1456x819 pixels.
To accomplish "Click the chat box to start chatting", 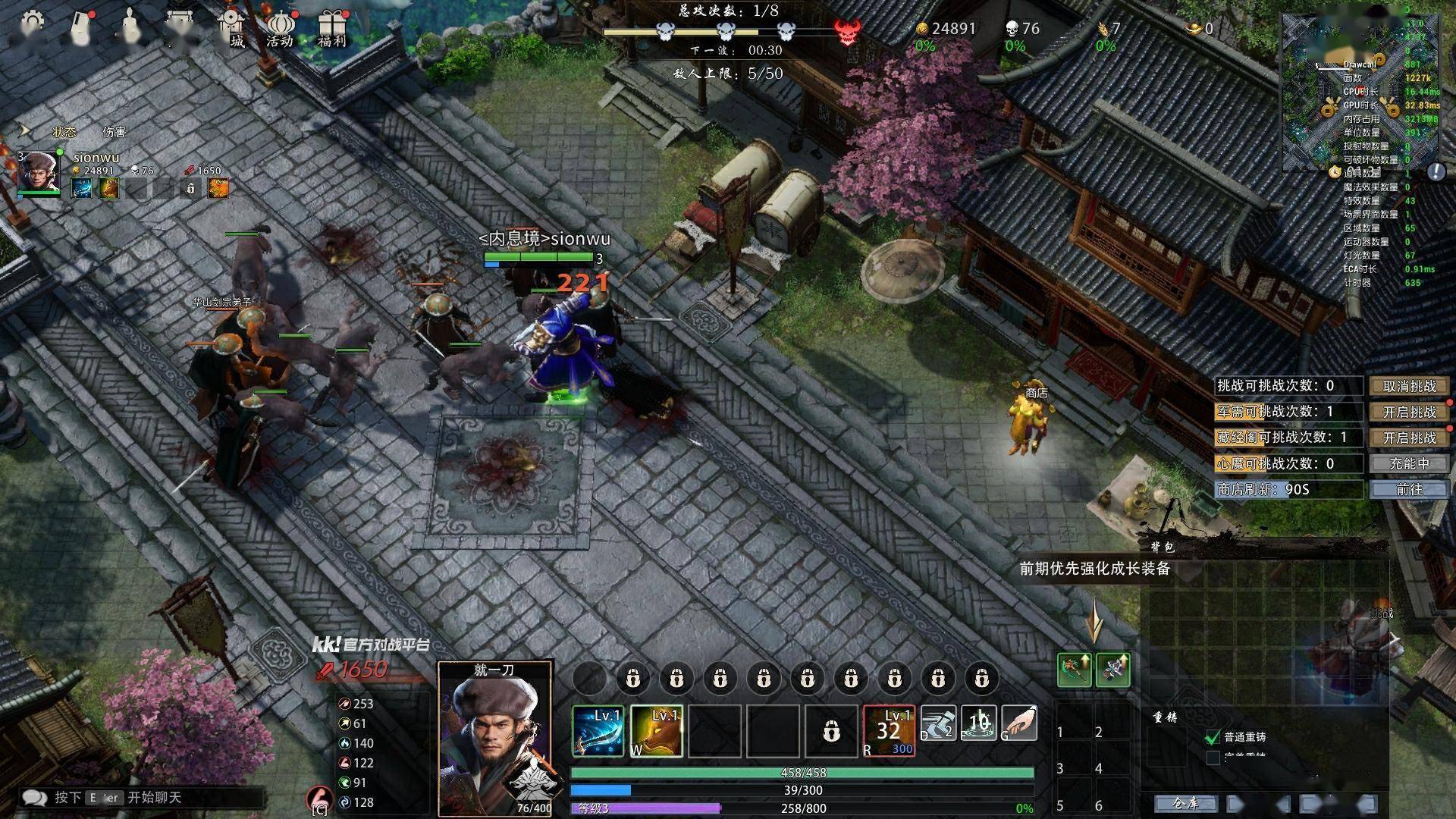I will [x=144, y=798].
